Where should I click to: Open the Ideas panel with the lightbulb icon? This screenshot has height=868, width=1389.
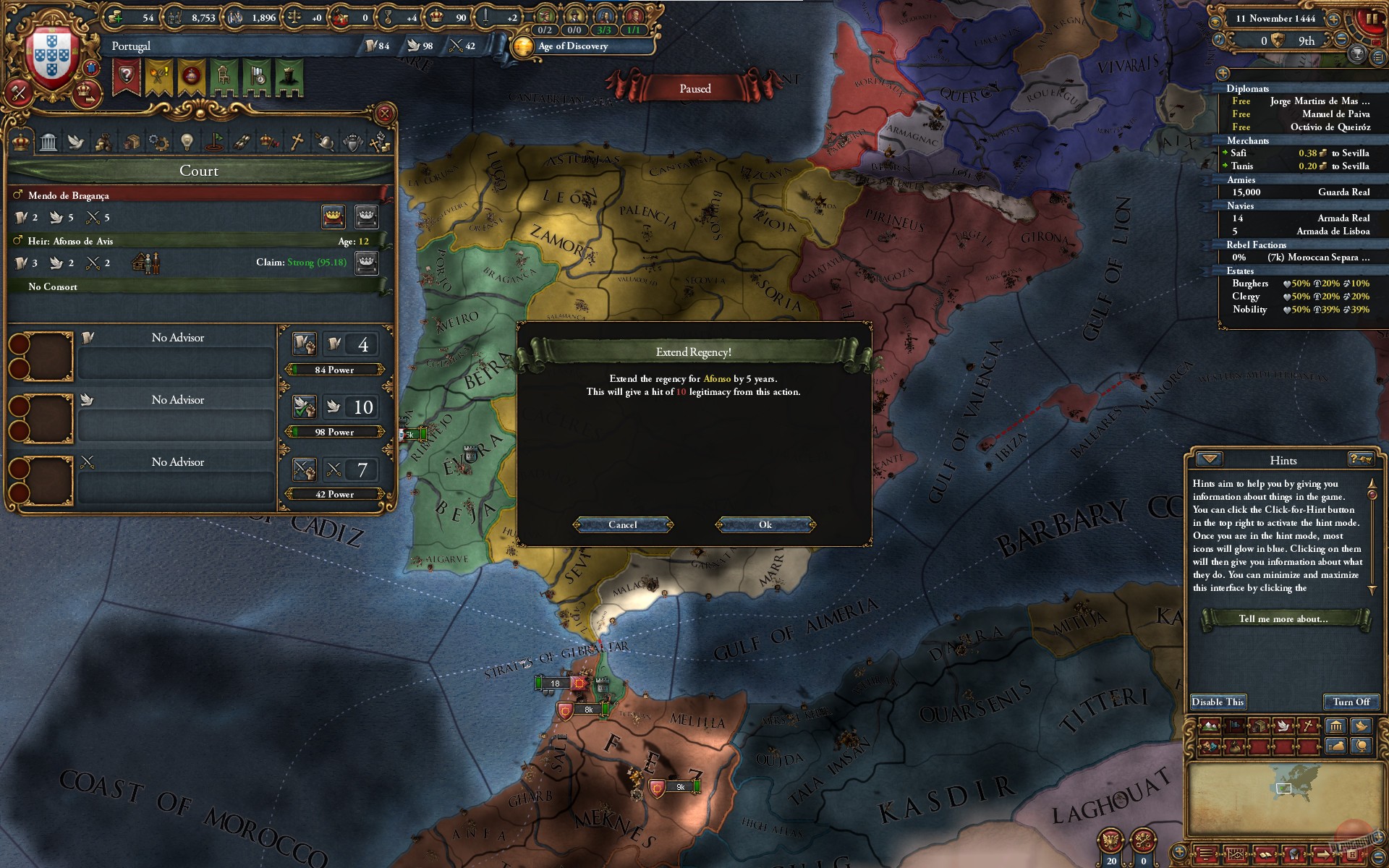187,142
